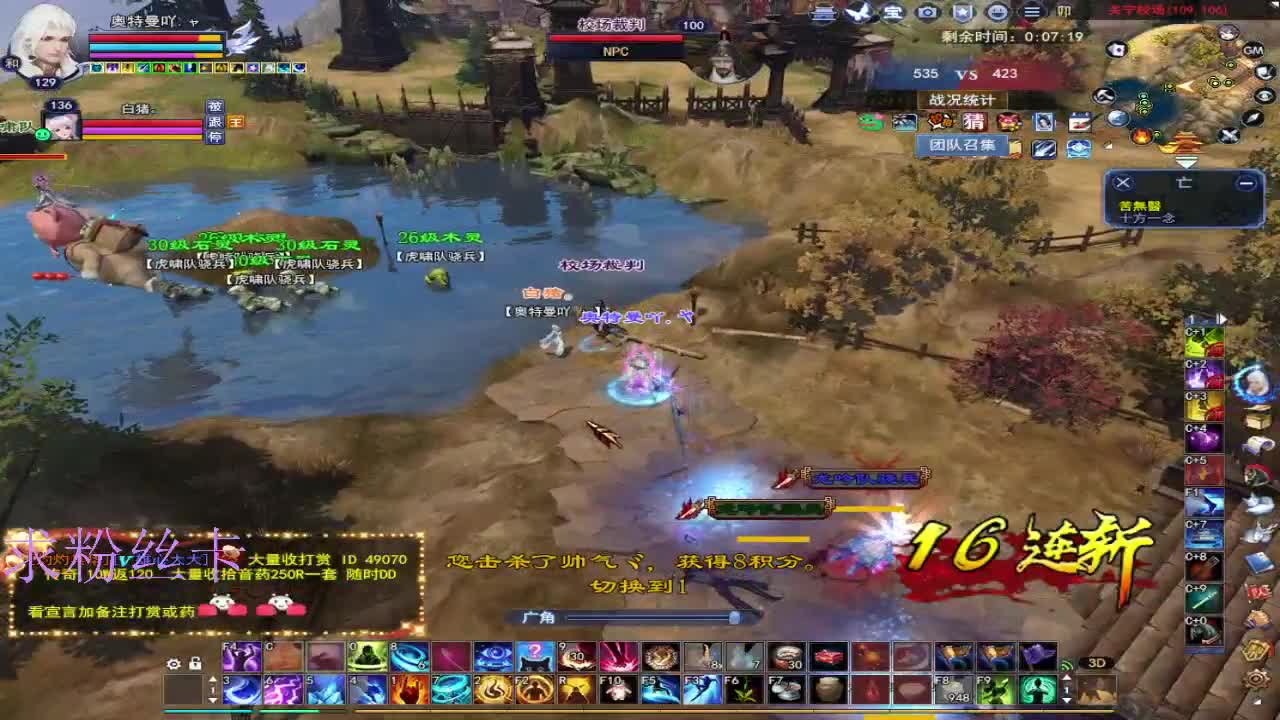Toggle the eye icon on the minimap ring
The width and height of the screenshot is (1280, 720).
click(1262, 94)
